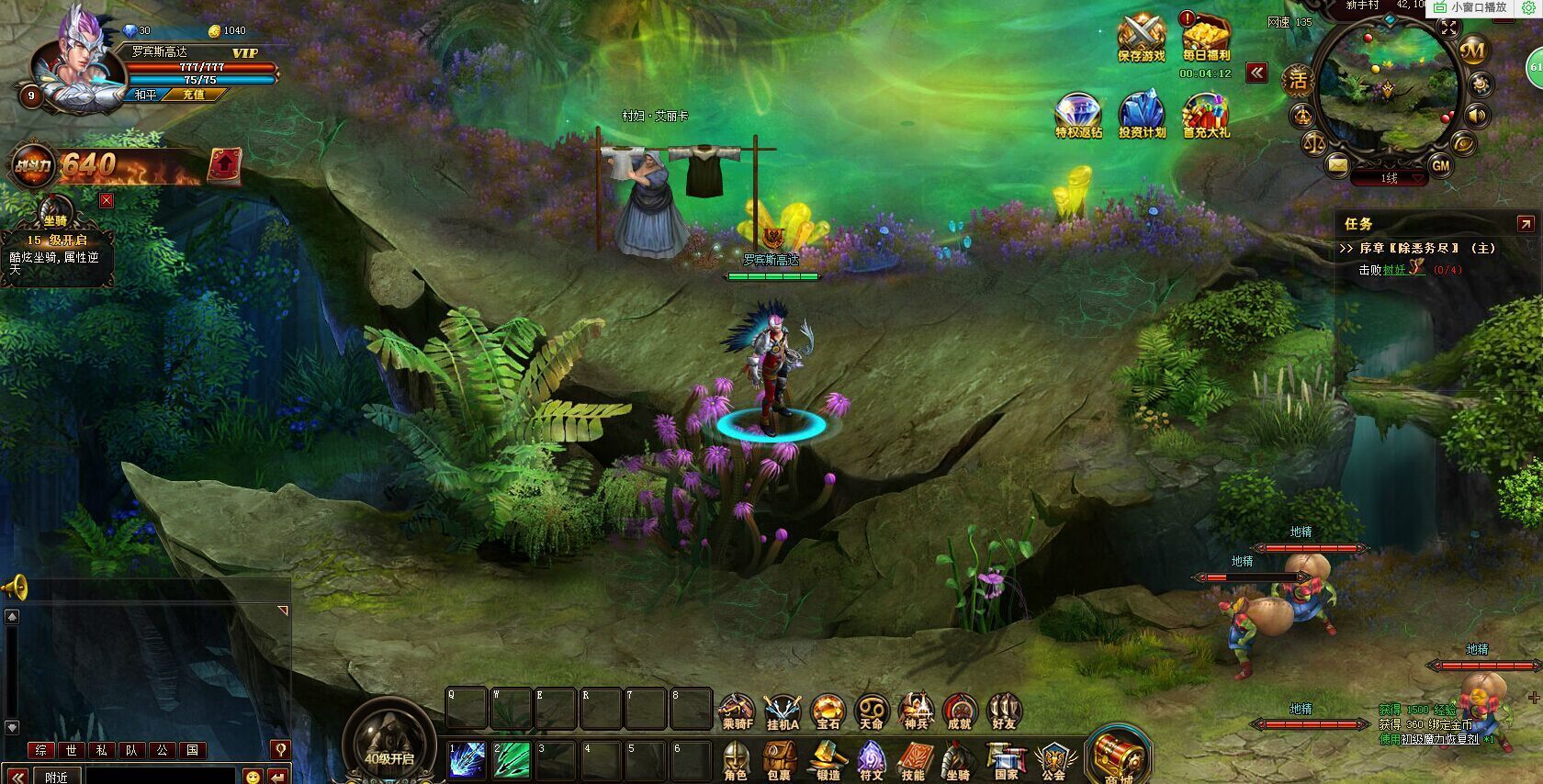
Task: Open the 好友 friends icon
Action: tap(1004, 710)
